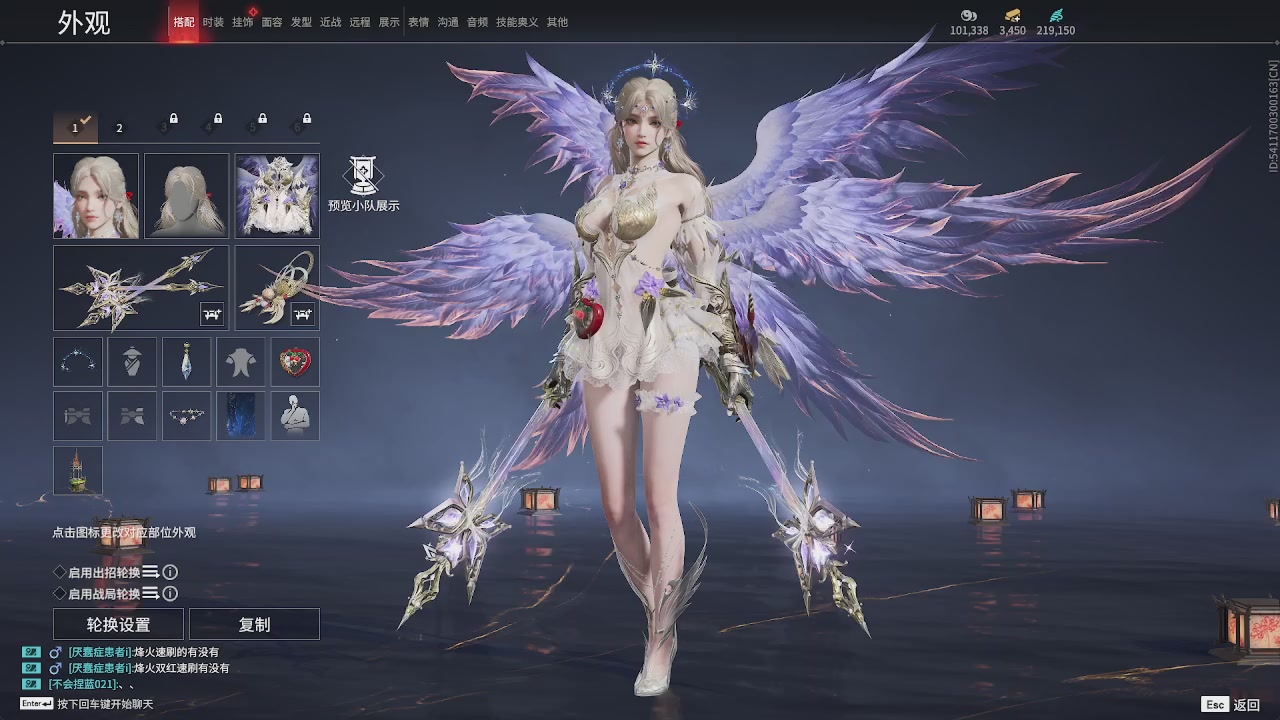1280x720 pixels.
Task: Open the winged white dress outfit slot
Action: 277,196
